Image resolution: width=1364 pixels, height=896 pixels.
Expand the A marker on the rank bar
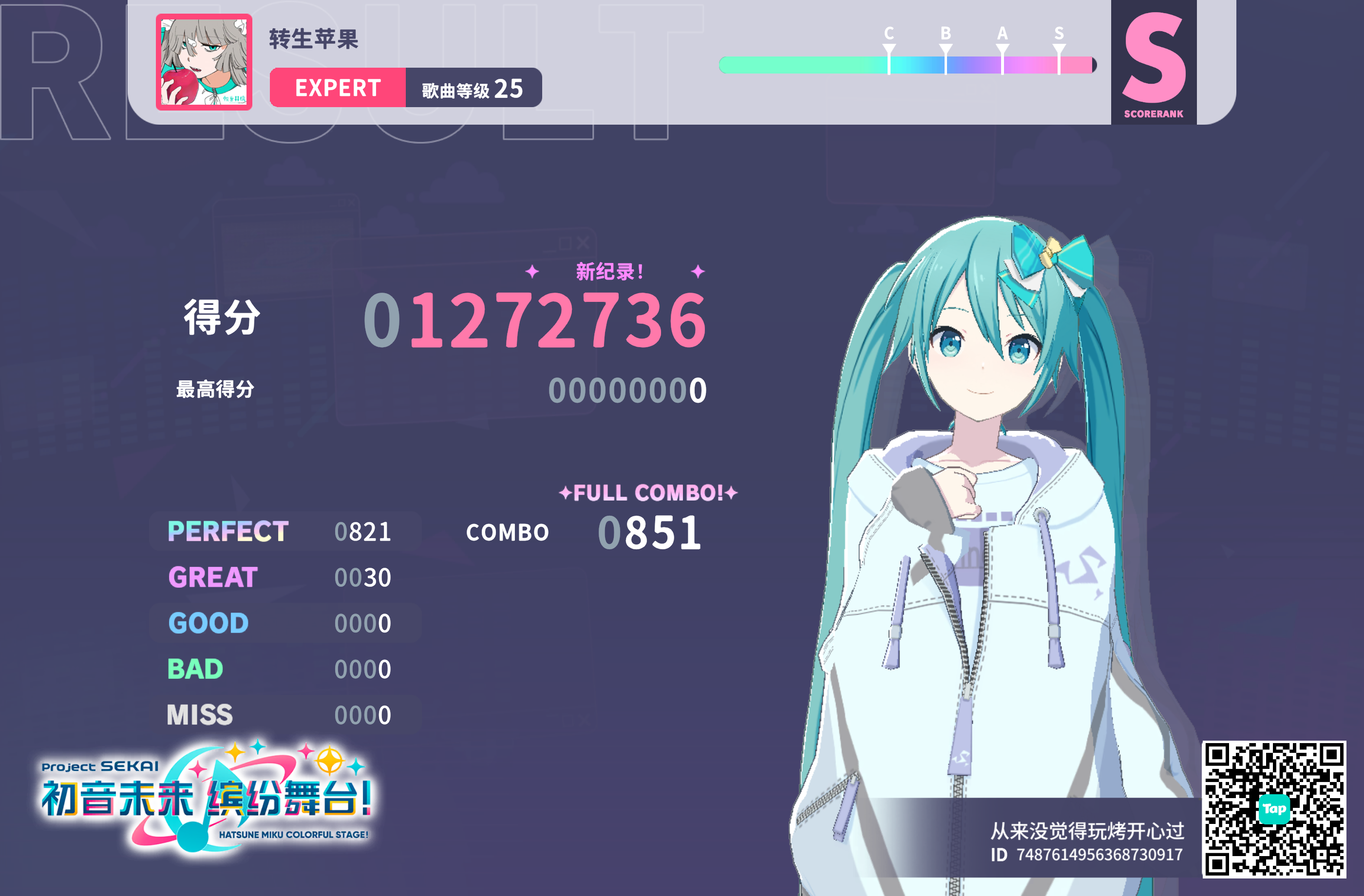1002,48
